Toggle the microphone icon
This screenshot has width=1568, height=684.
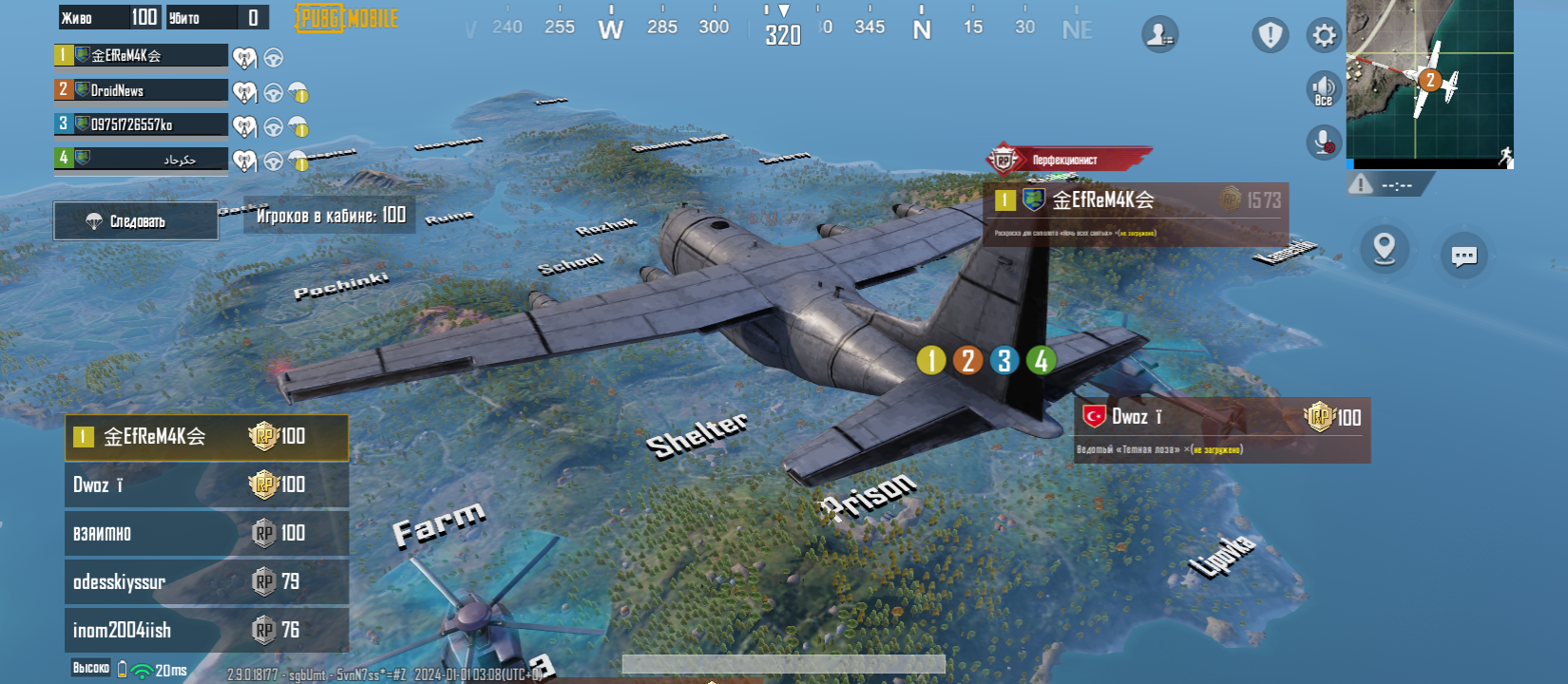1323,142
